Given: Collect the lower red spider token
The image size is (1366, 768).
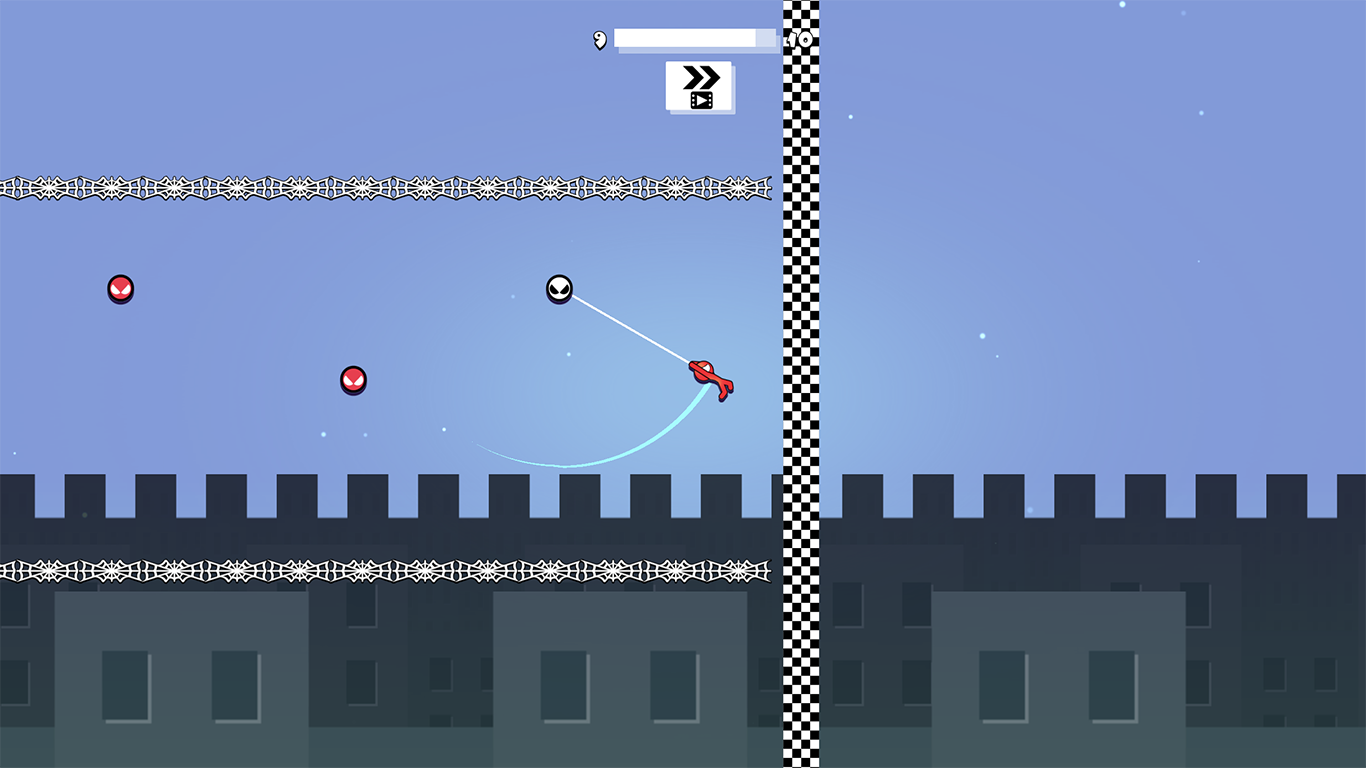Looking at the screenshot, I should coord(353,381).
